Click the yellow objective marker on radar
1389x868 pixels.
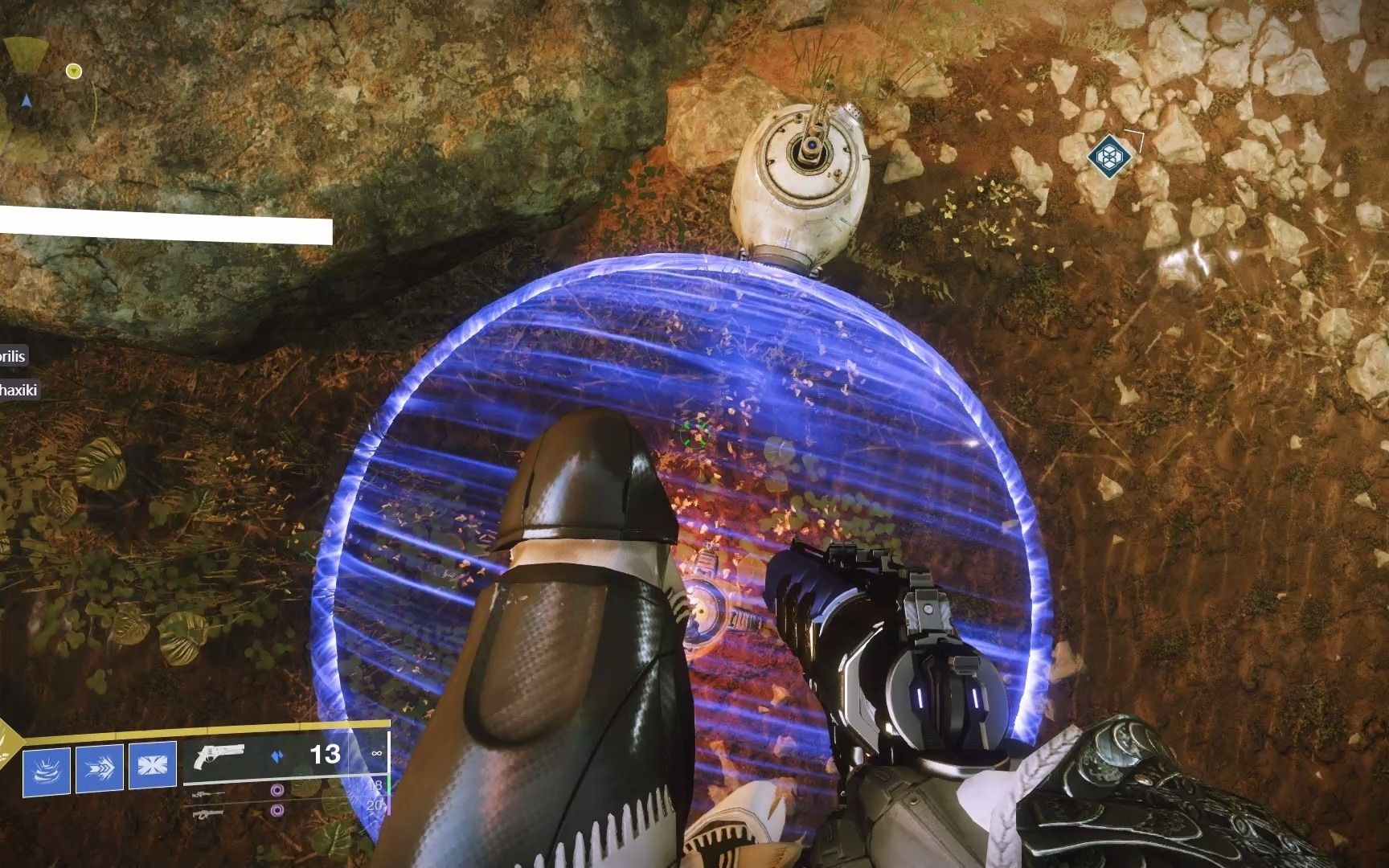pyautogui.click(x=74, y=72)
